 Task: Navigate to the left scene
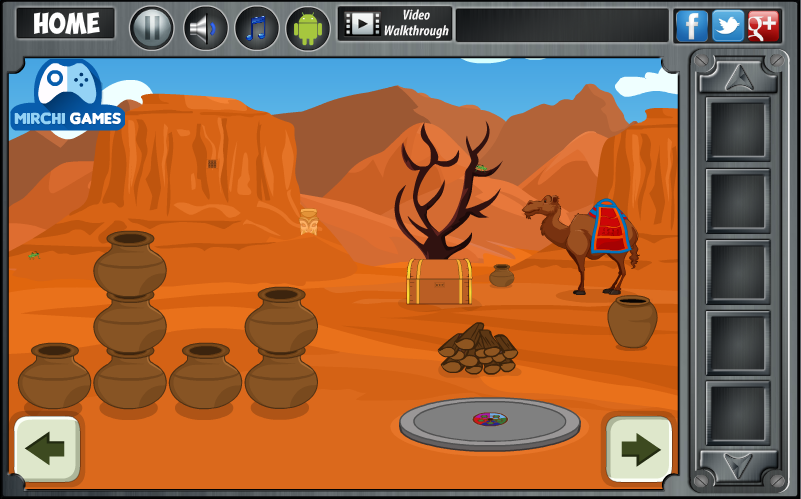click(46, 448)
